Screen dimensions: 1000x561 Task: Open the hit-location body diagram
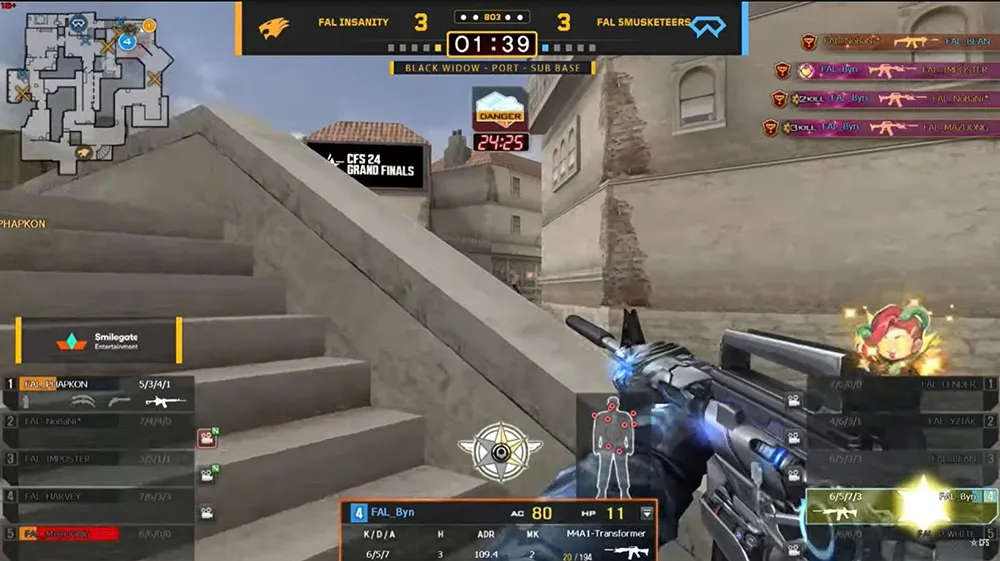pyautogui.click(x=611, y=440)
